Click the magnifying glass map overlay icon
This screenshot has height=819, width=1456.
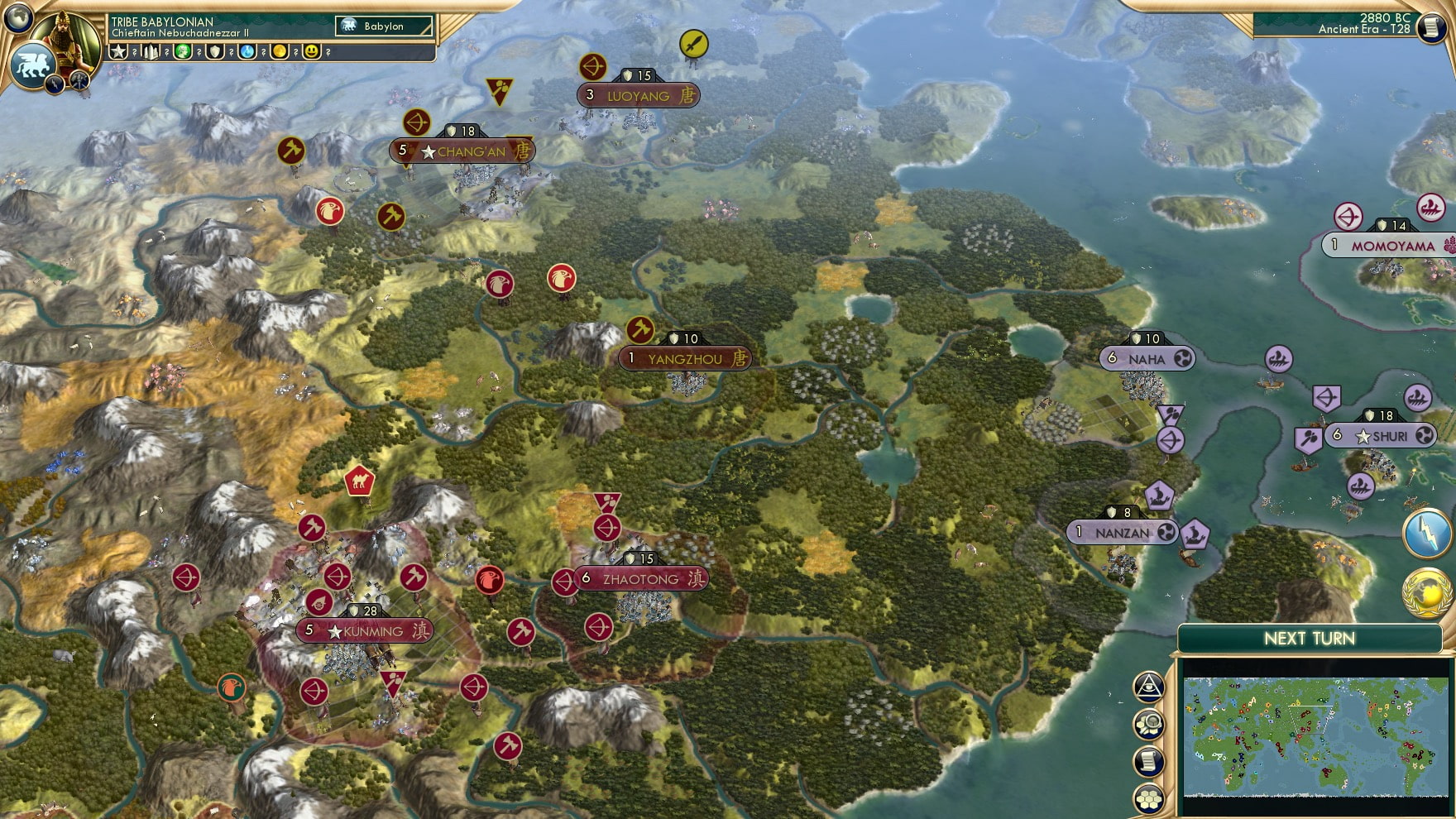[x=1148, y=722]
